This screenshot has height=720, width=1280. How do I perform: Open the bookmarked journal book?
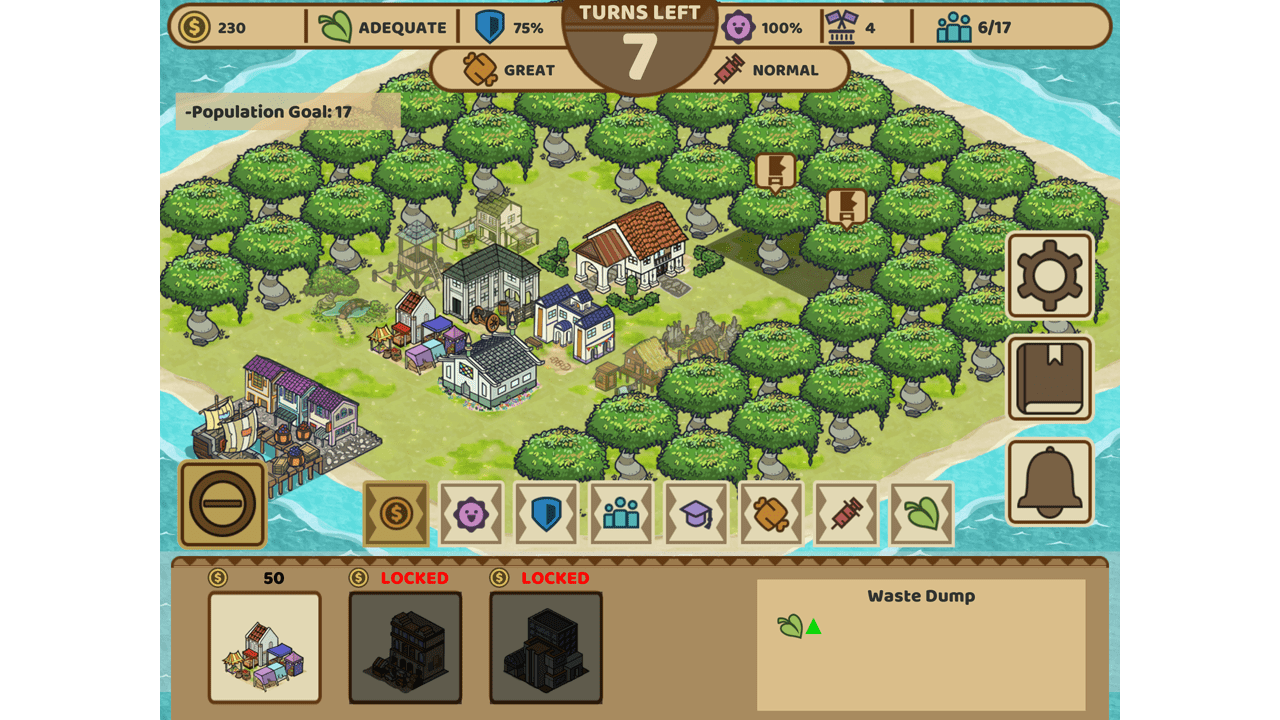[1049, 379]
